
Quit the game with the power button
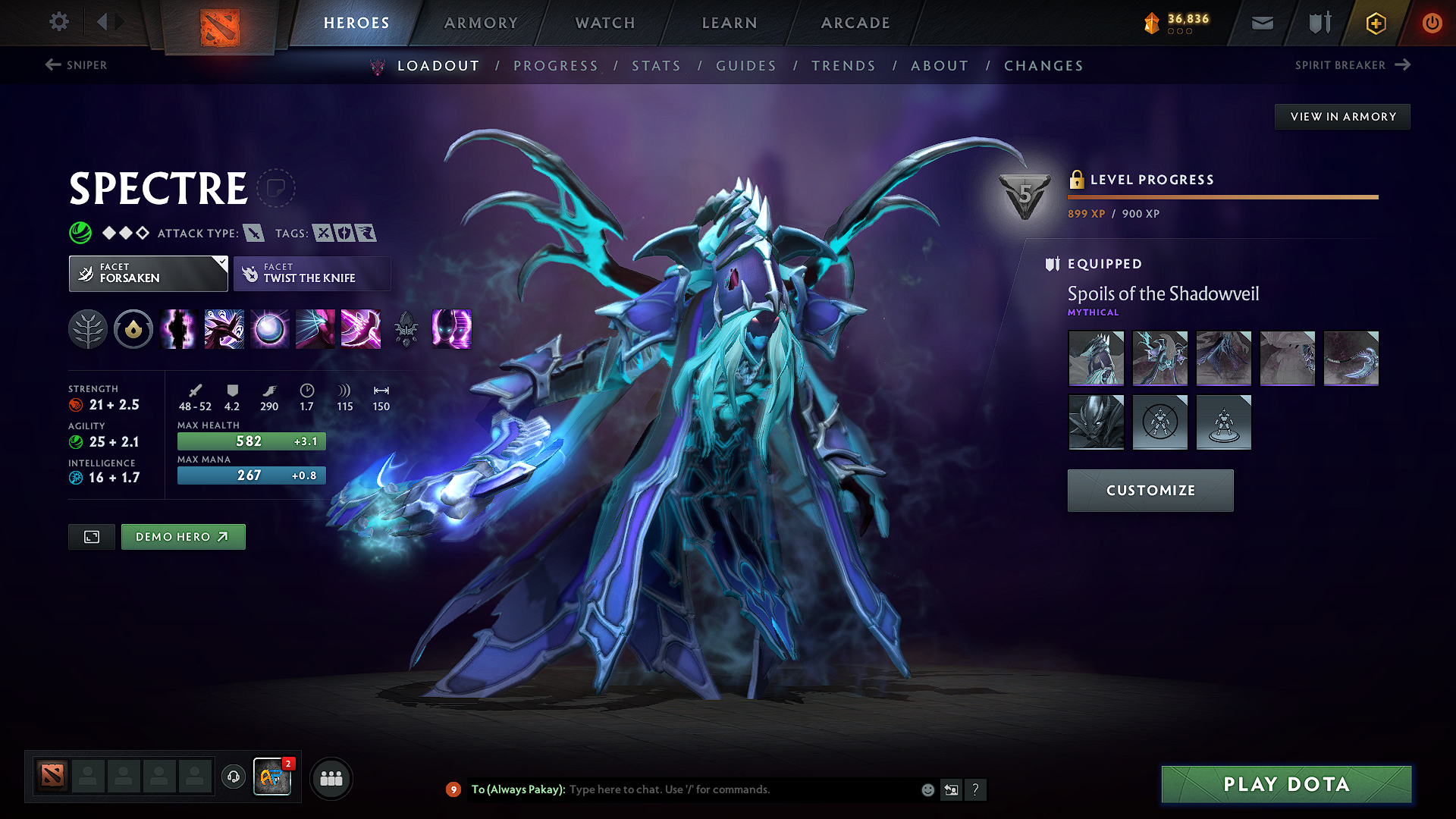pos(1432,23)
